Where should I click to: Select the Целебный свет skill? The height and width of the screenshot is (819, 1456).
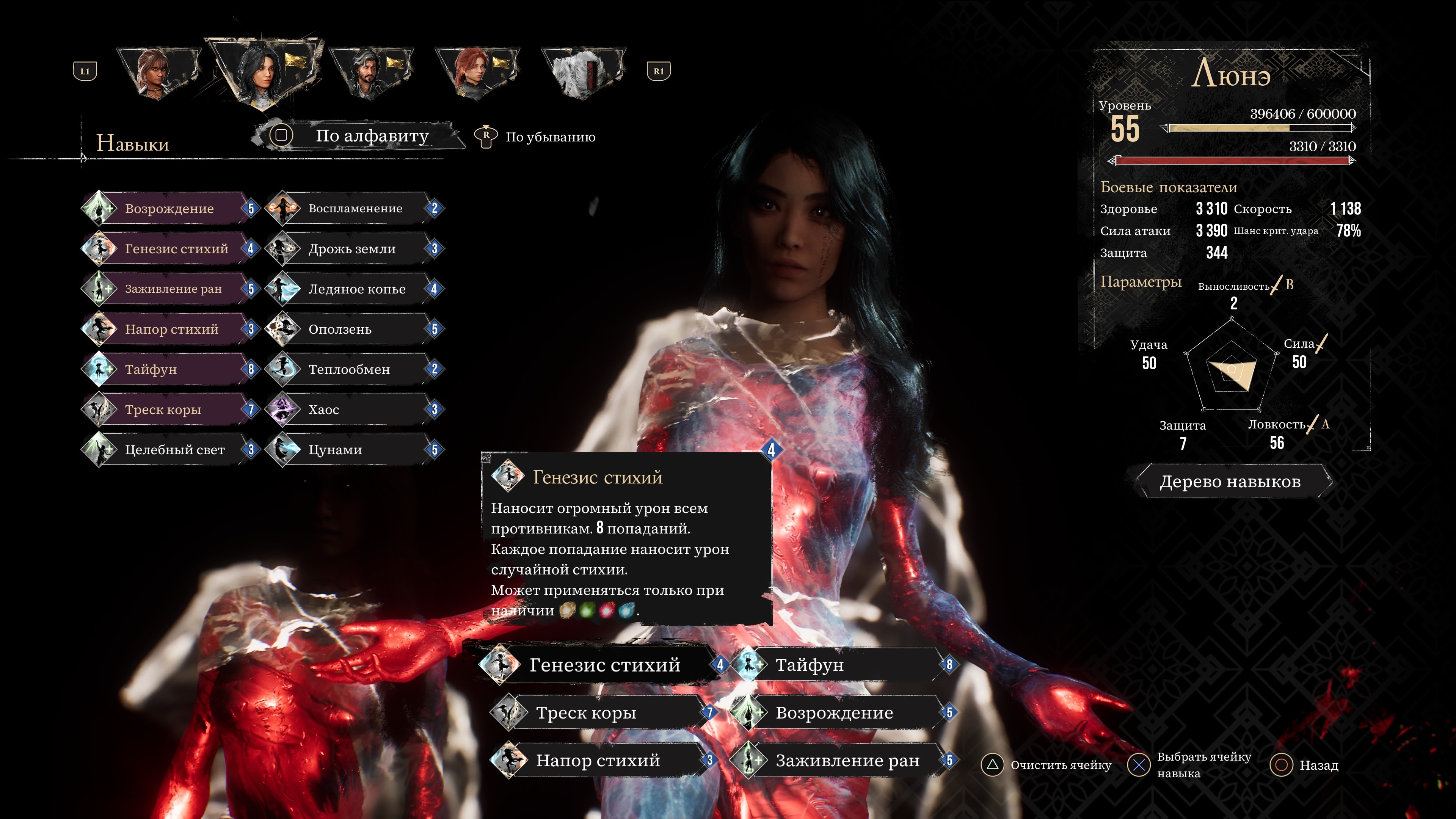pos(174,450)
